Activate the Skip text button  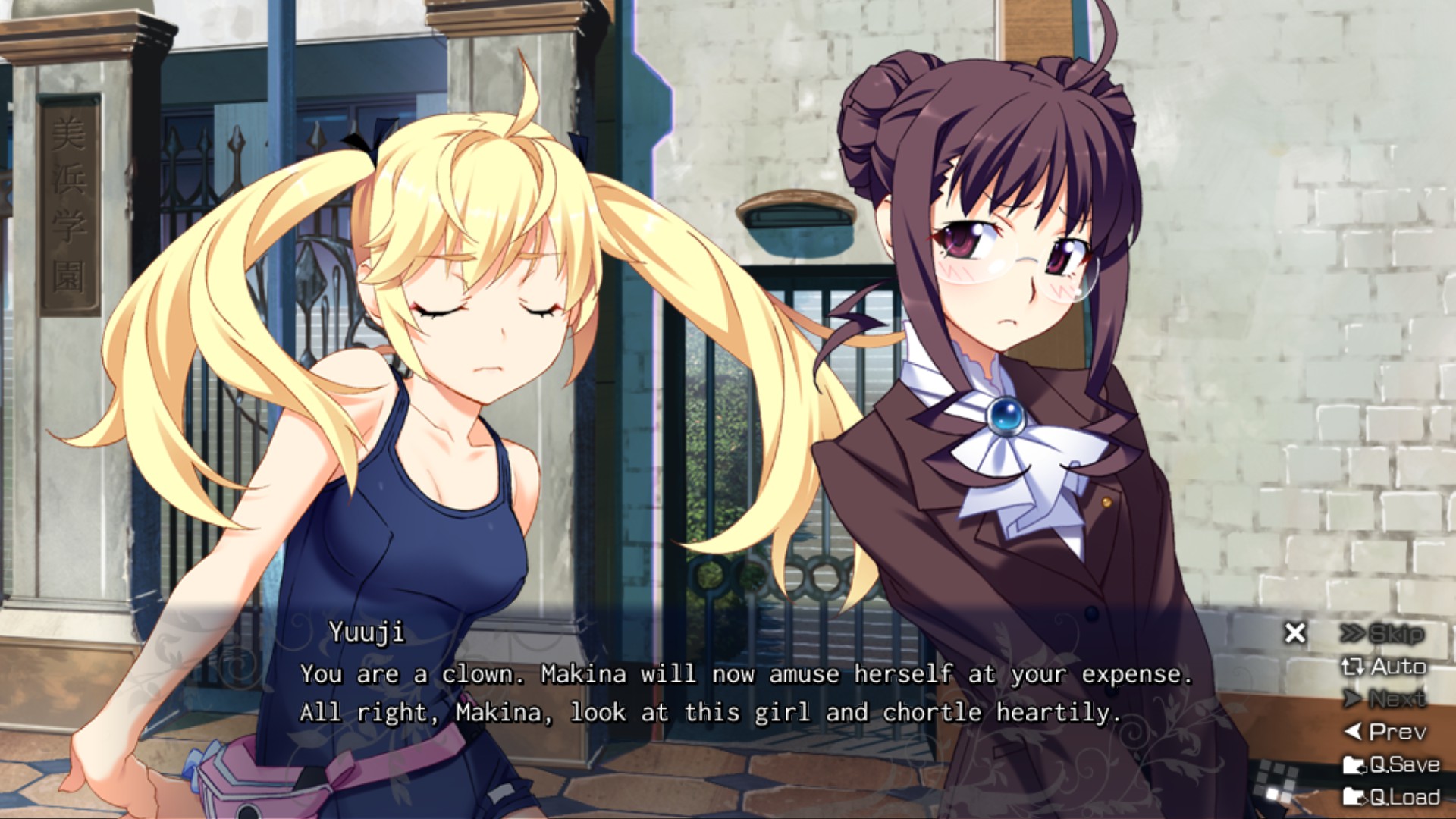click(x=1382, y=633)
